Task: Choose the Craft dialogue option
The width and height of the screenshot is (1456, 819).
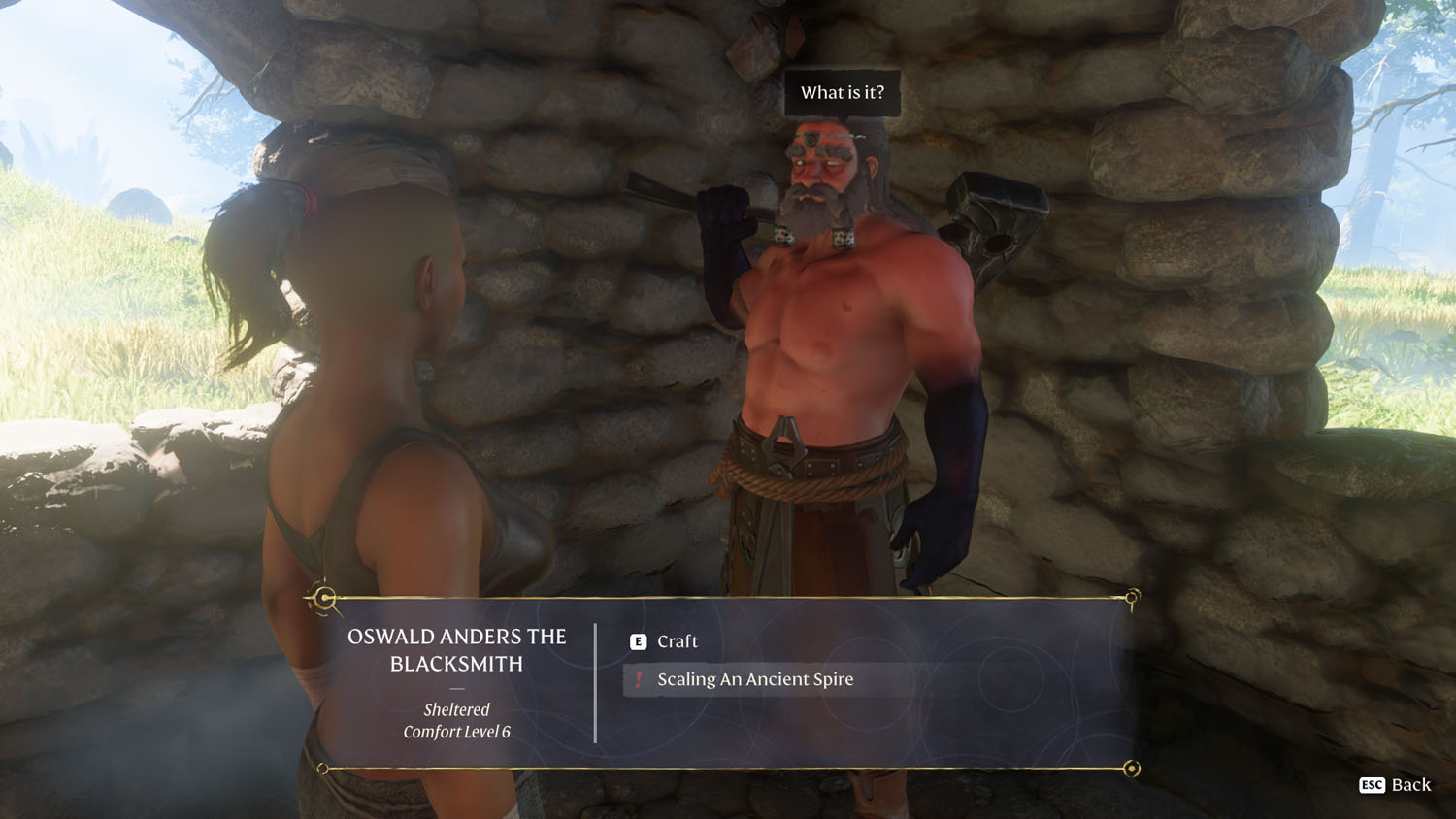Action: (x=677, y=641)
